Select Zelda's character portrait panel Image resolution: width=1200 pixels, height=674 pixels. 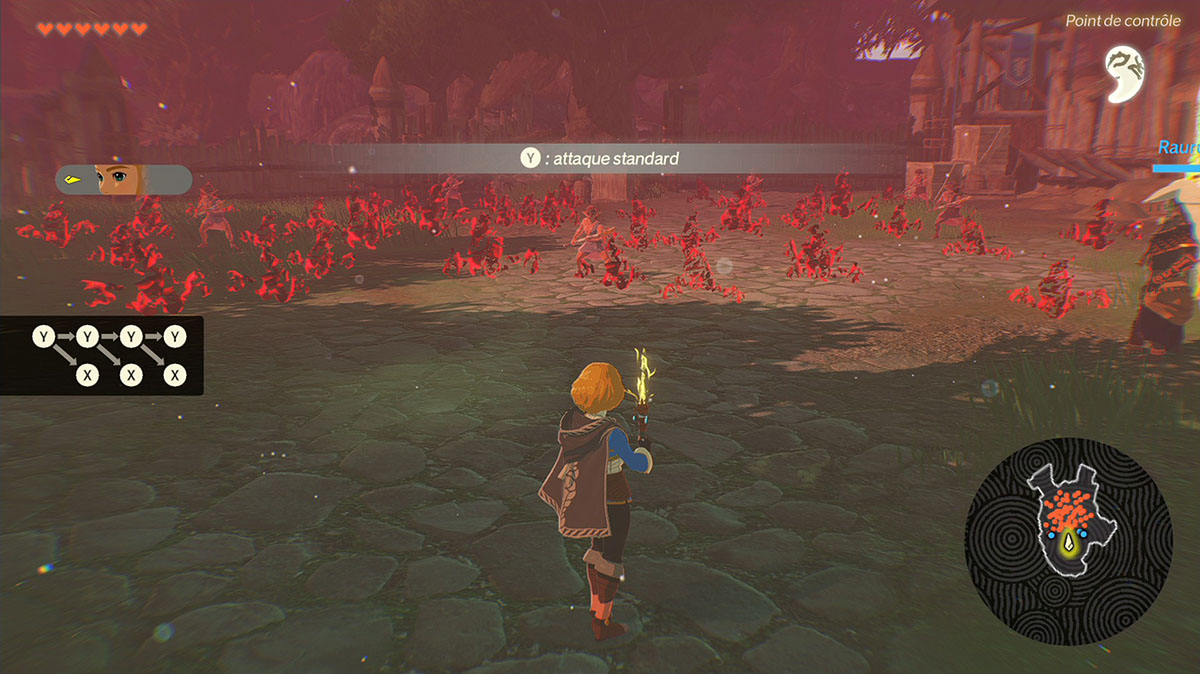coord(124,180)
